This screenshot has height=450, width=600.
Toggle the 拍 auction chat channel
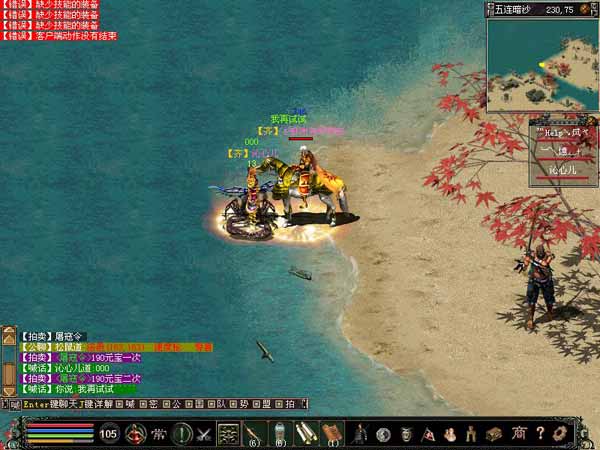click(x=290, y=404)
